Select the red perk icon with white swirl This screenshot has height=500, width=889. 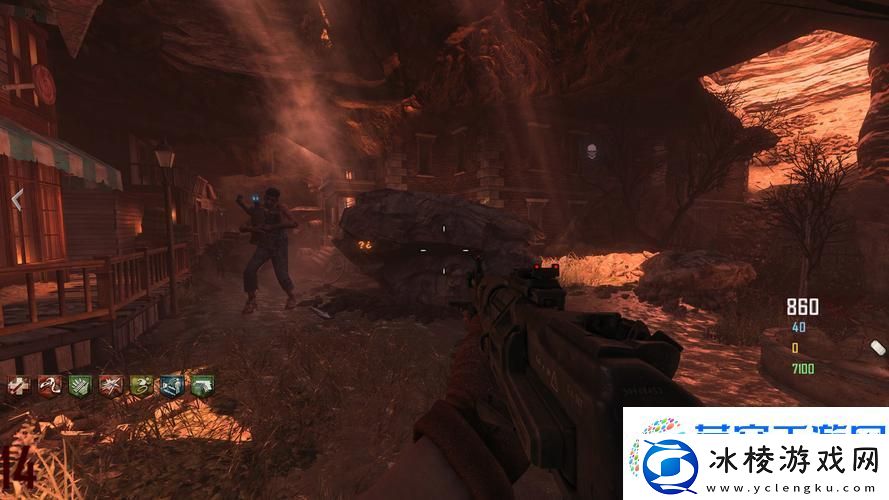pyautogui.click(x=48, y=385)
